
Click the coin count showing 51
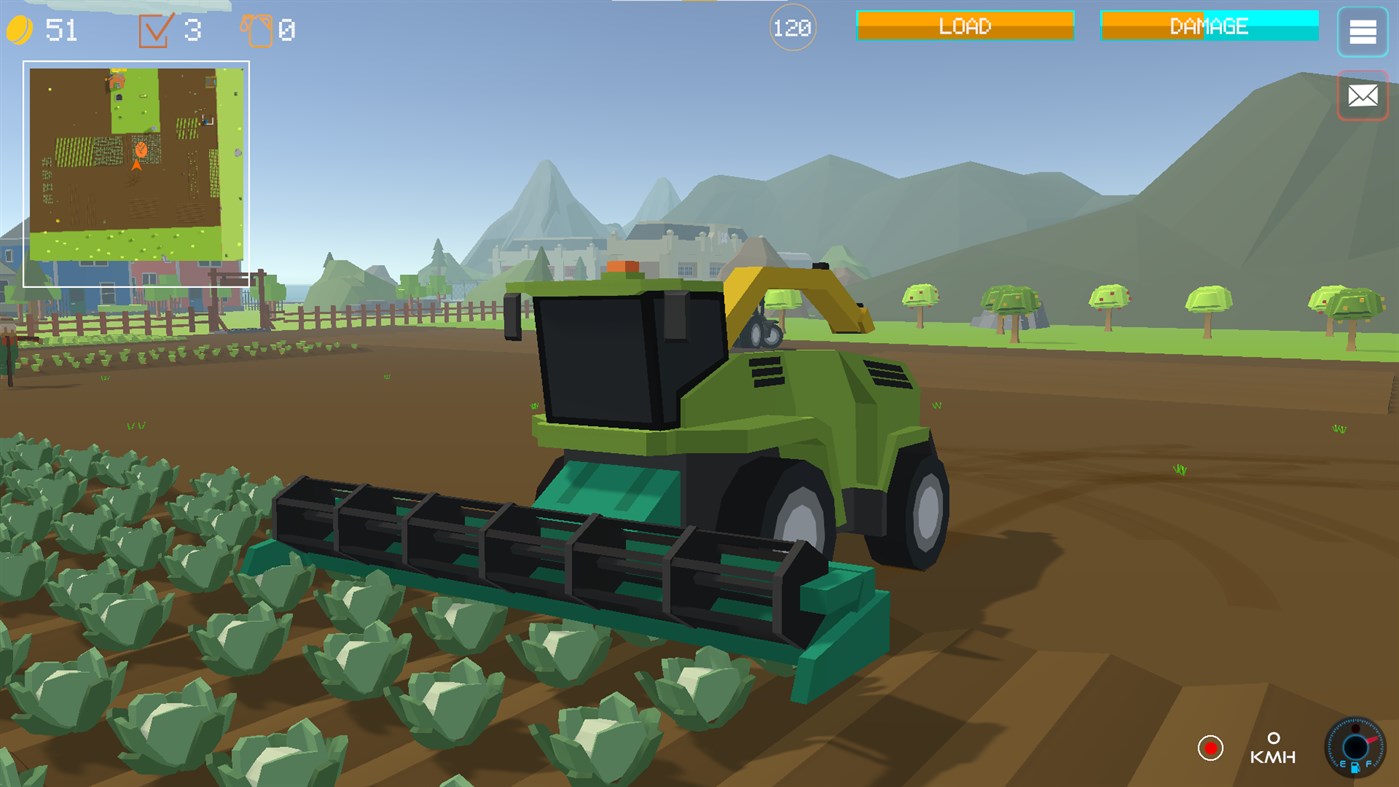click(62, 28)
